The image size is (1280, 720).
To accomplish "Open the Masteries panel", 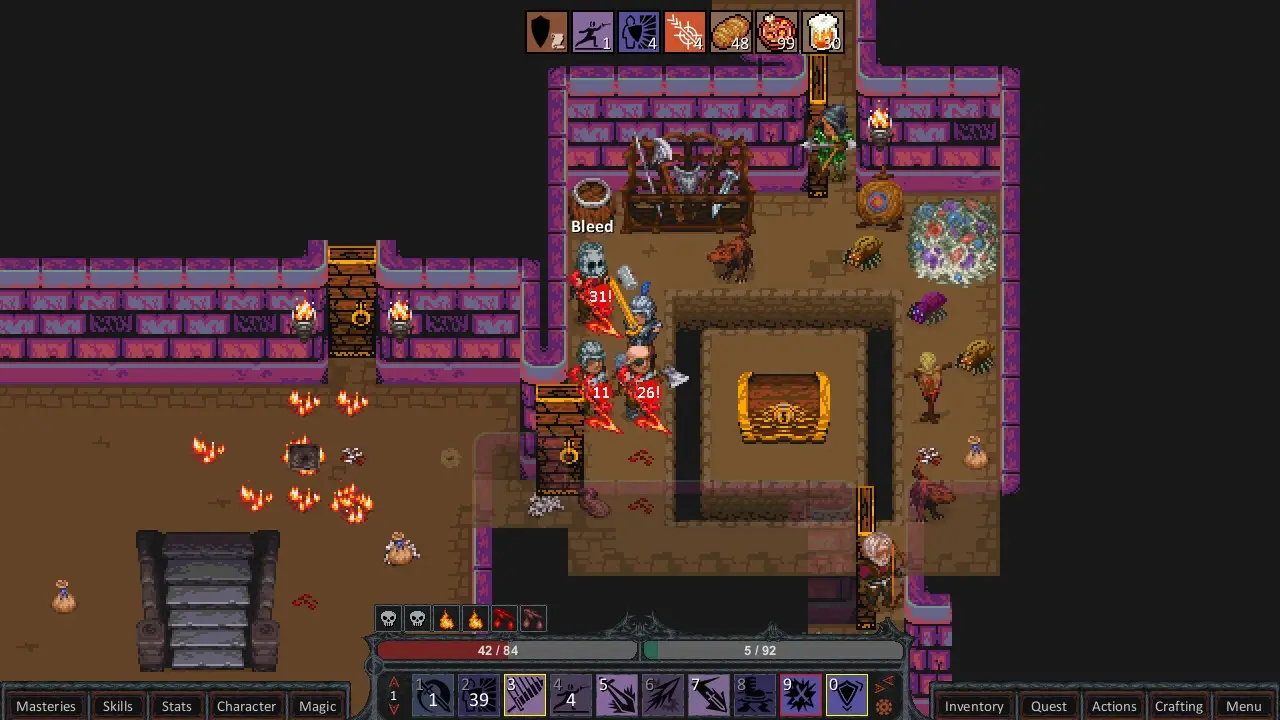I will point(46,706).
